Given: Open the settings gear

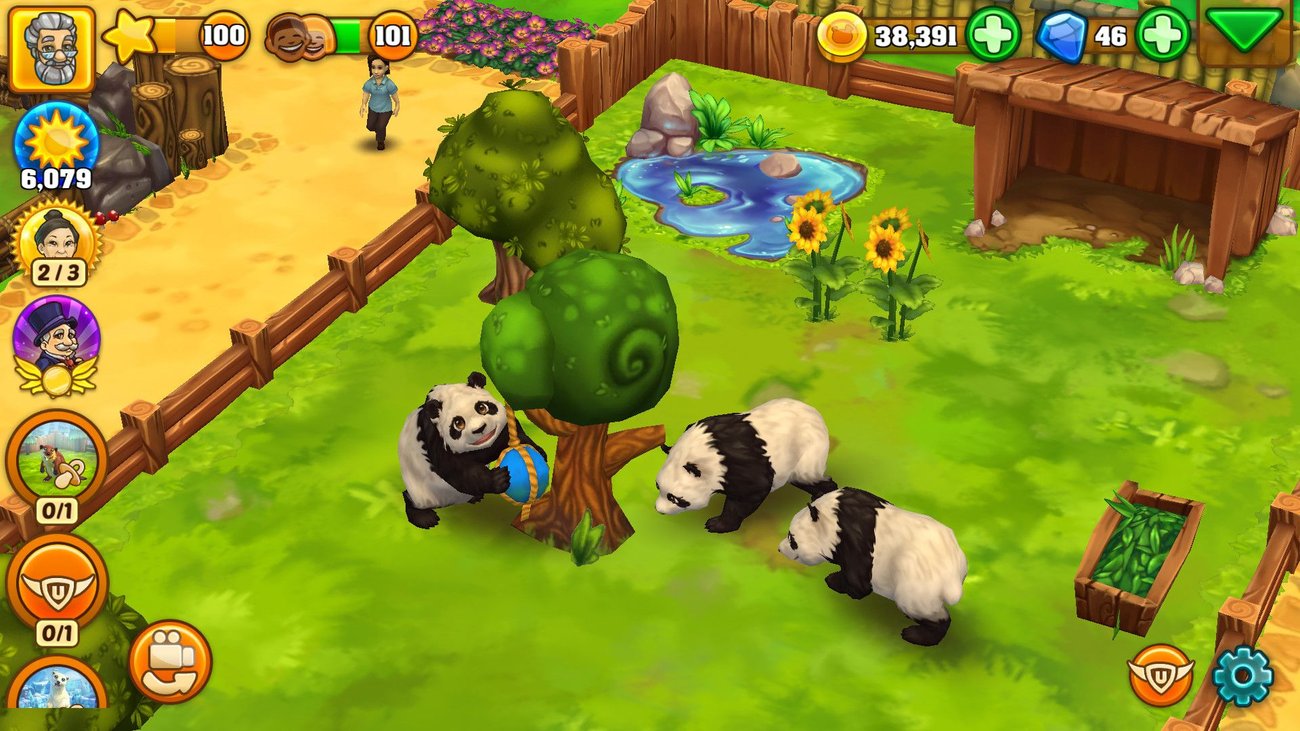Looking at the screenshot, I should tap(1243, 675).
